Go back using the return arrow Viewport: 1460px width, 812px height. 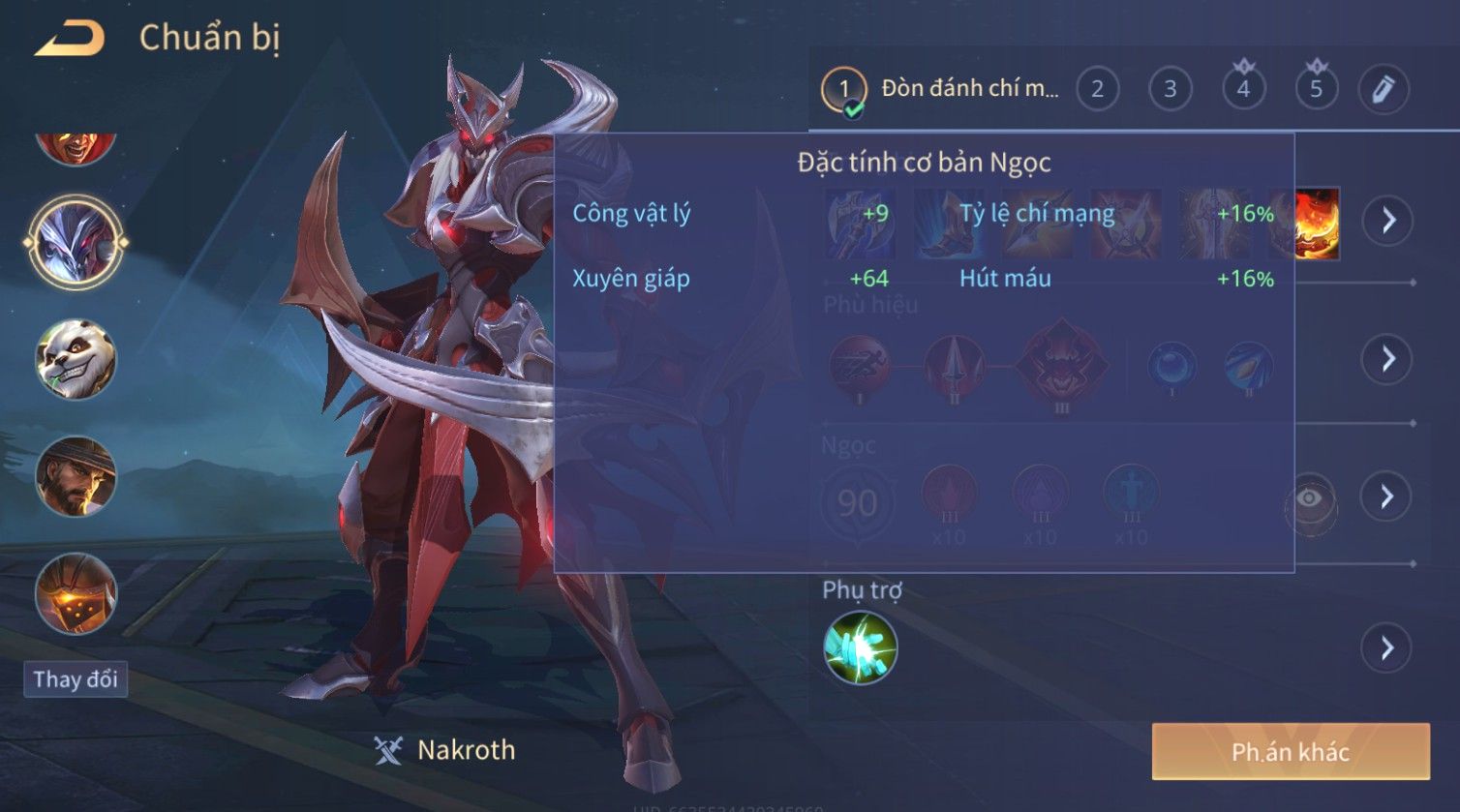coord(70,40)
